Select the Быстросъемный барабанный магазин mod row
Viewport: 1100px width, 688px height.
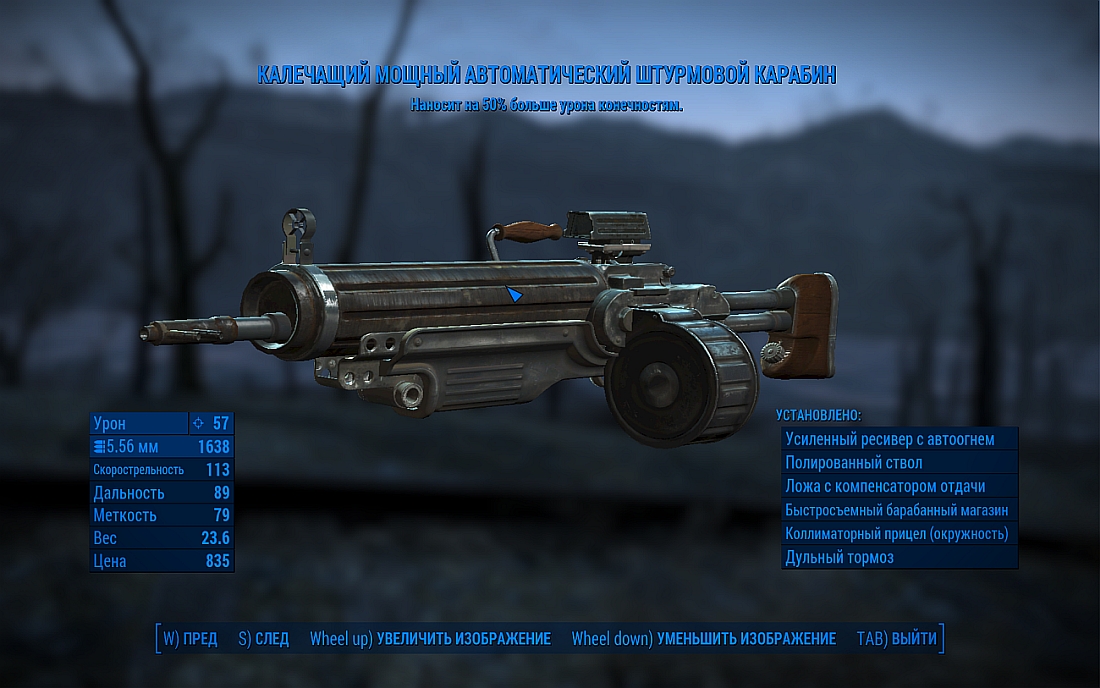[898, 510]
